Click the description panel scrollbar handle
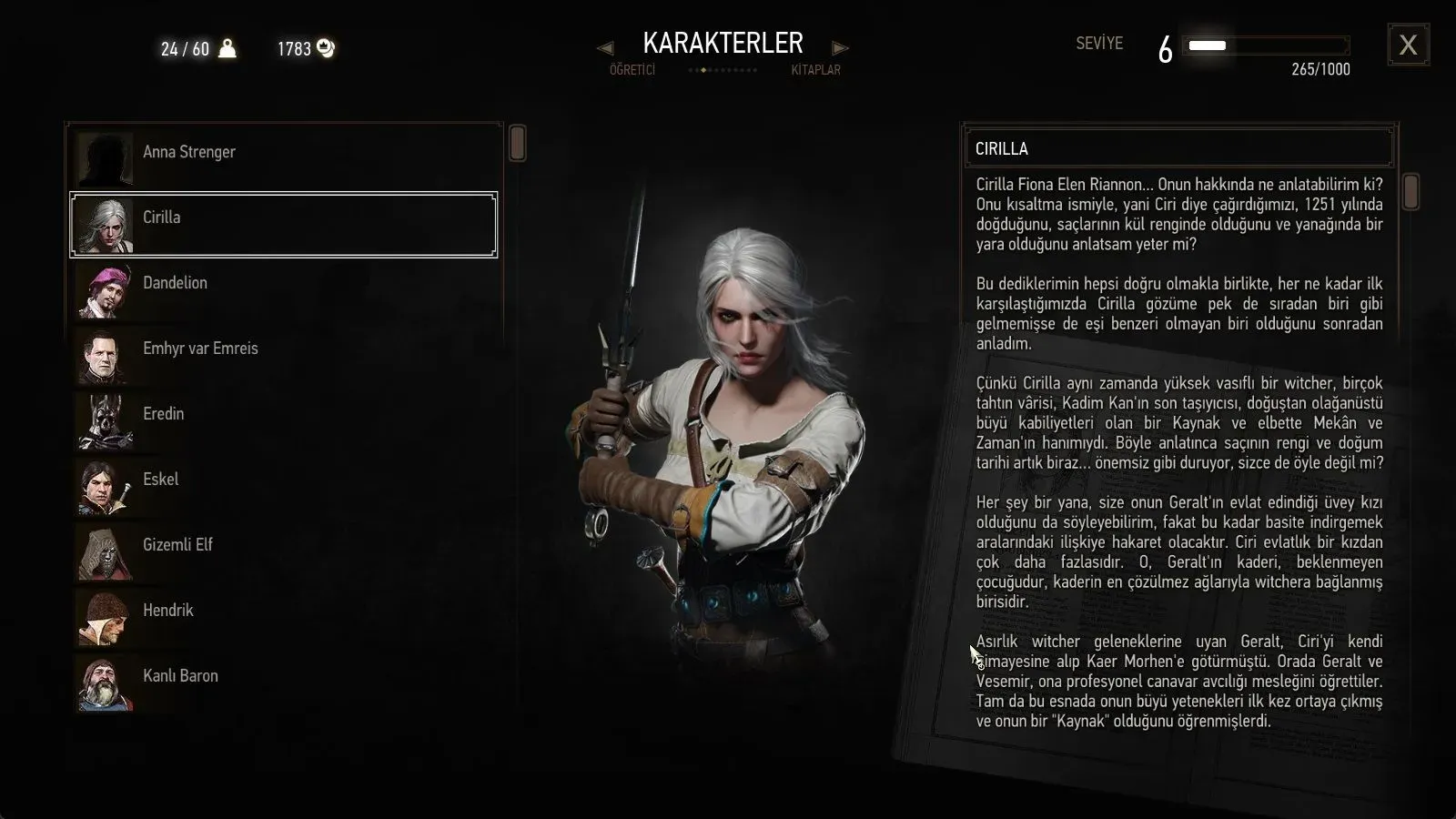The height and width of the screenshot is (819, 1456). (1410, 192)
